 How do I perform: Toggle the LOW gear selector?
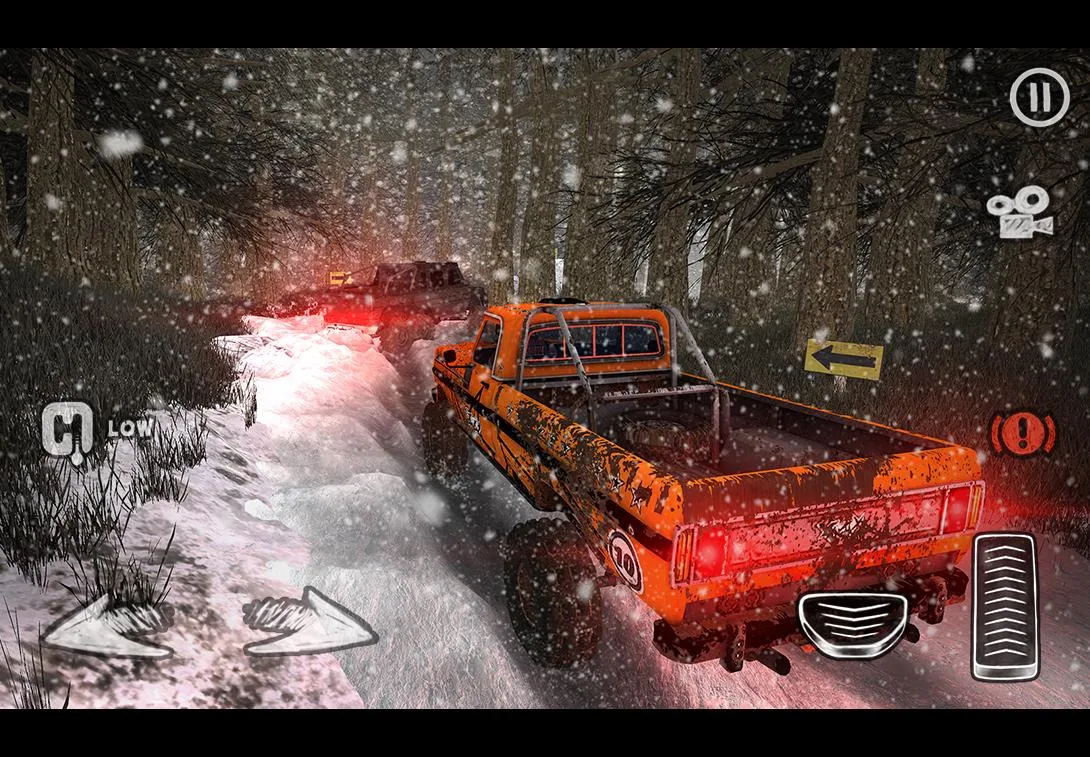pos(70,429)
